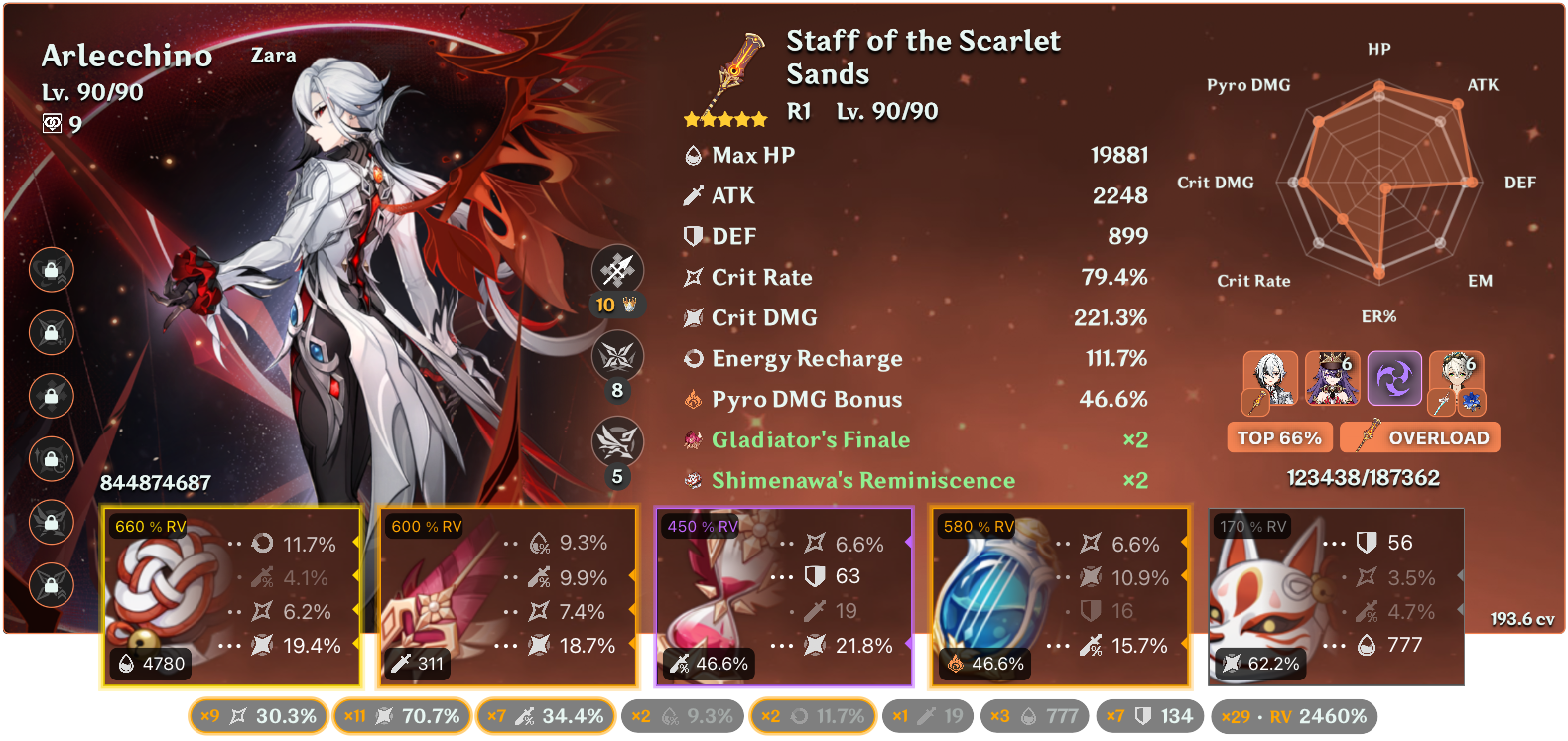Click the Electro element icon in the team
This screenshot has width=1568, height=741.
pos(1395,379)
